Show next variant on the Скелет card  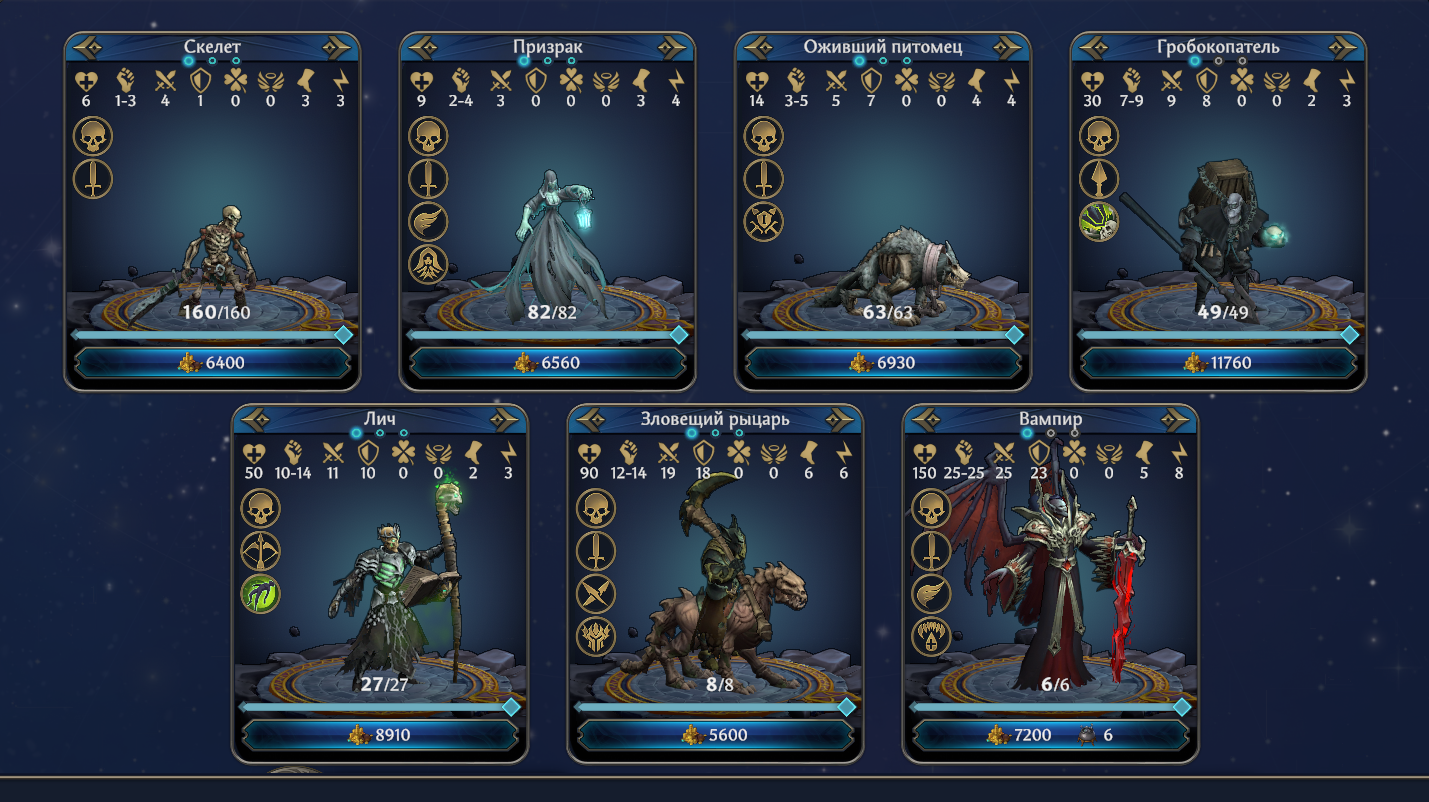coord(340,47)
